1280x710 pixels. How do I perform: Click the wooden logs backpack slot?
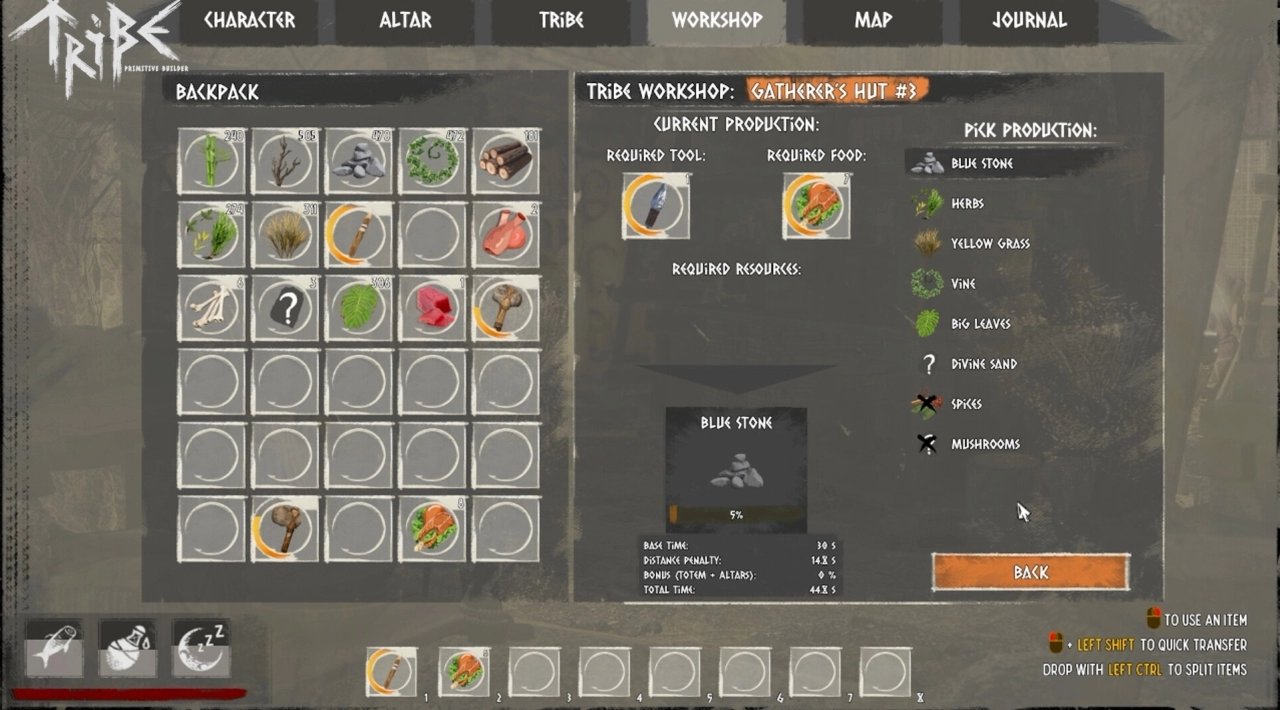[505, 160]
